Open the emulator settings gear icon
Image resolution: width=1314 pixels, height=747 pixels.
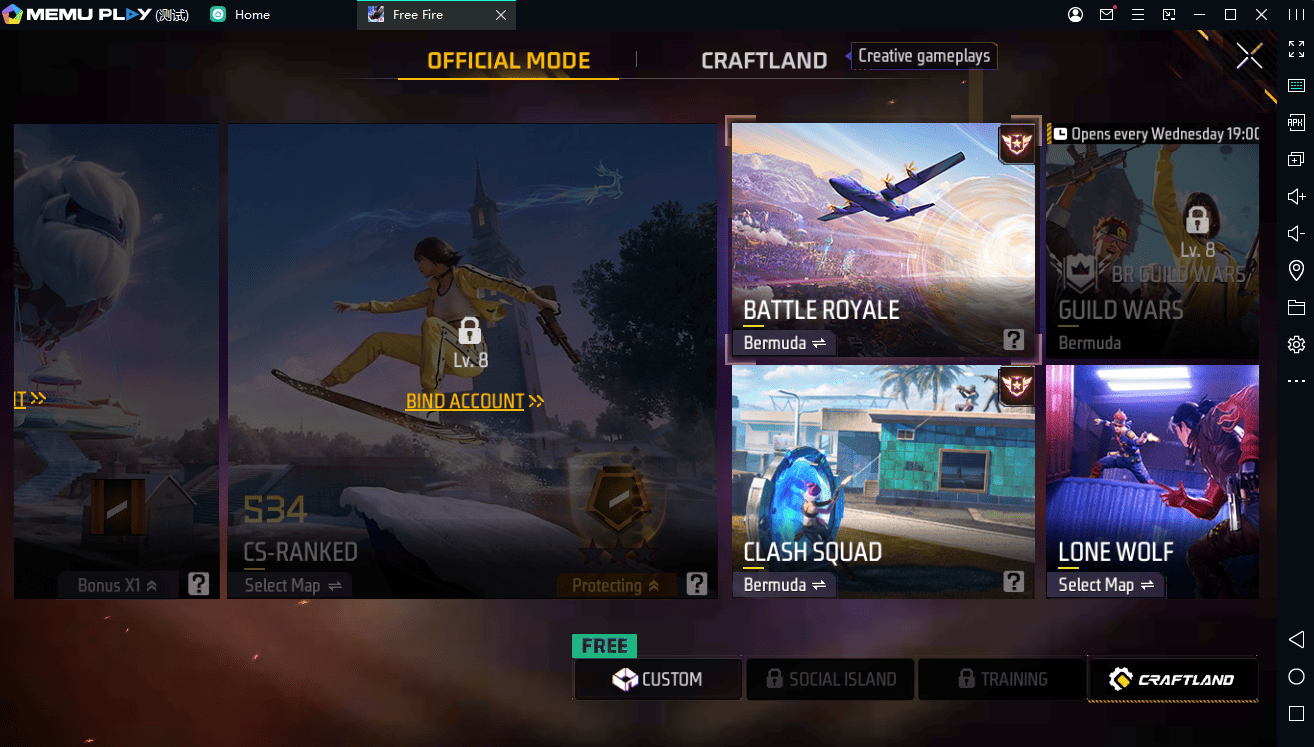(x=1296, y=344)
